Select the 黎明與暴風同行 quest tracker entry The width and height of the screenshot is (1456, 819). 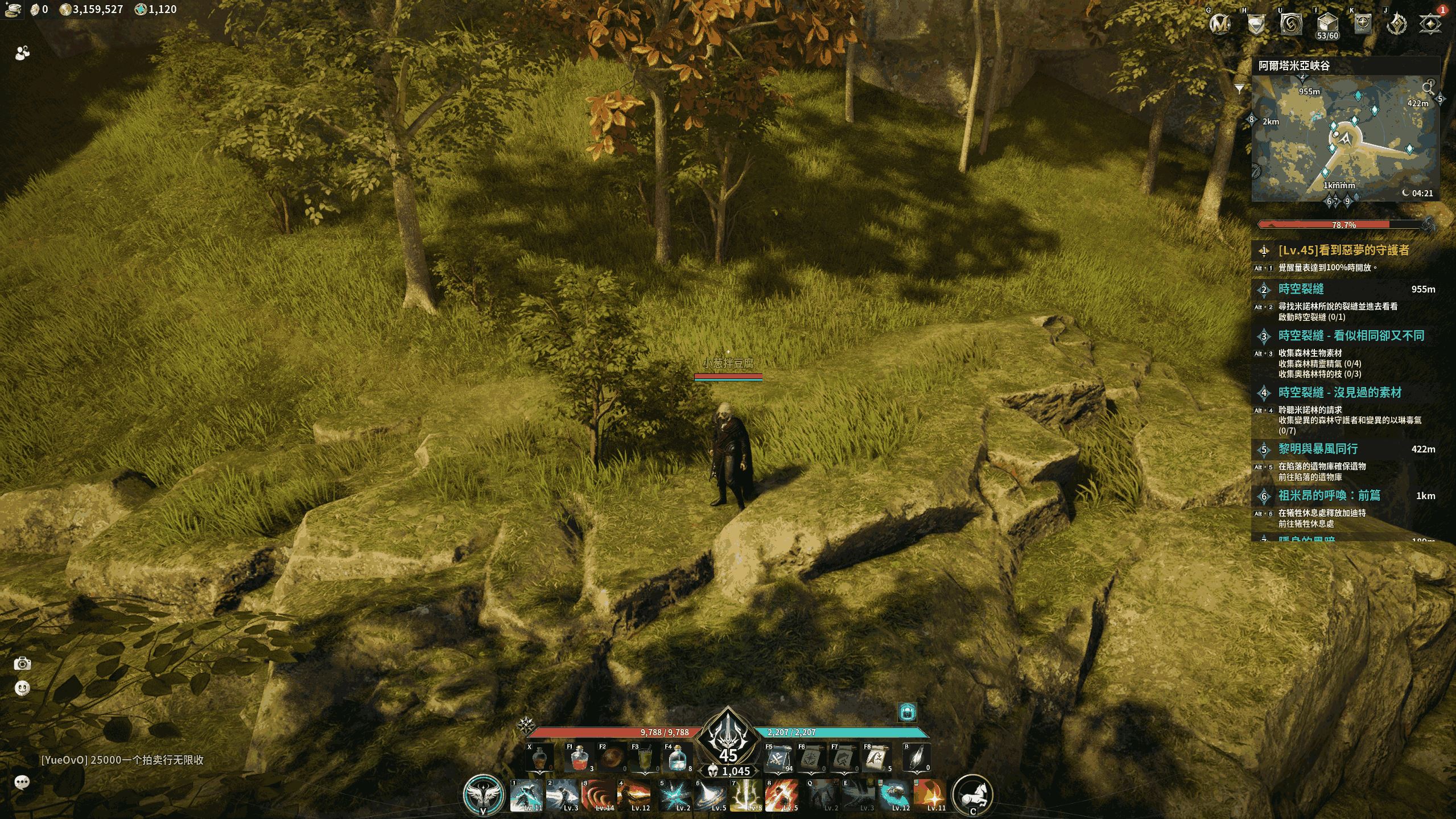[x=1318, y=449]
